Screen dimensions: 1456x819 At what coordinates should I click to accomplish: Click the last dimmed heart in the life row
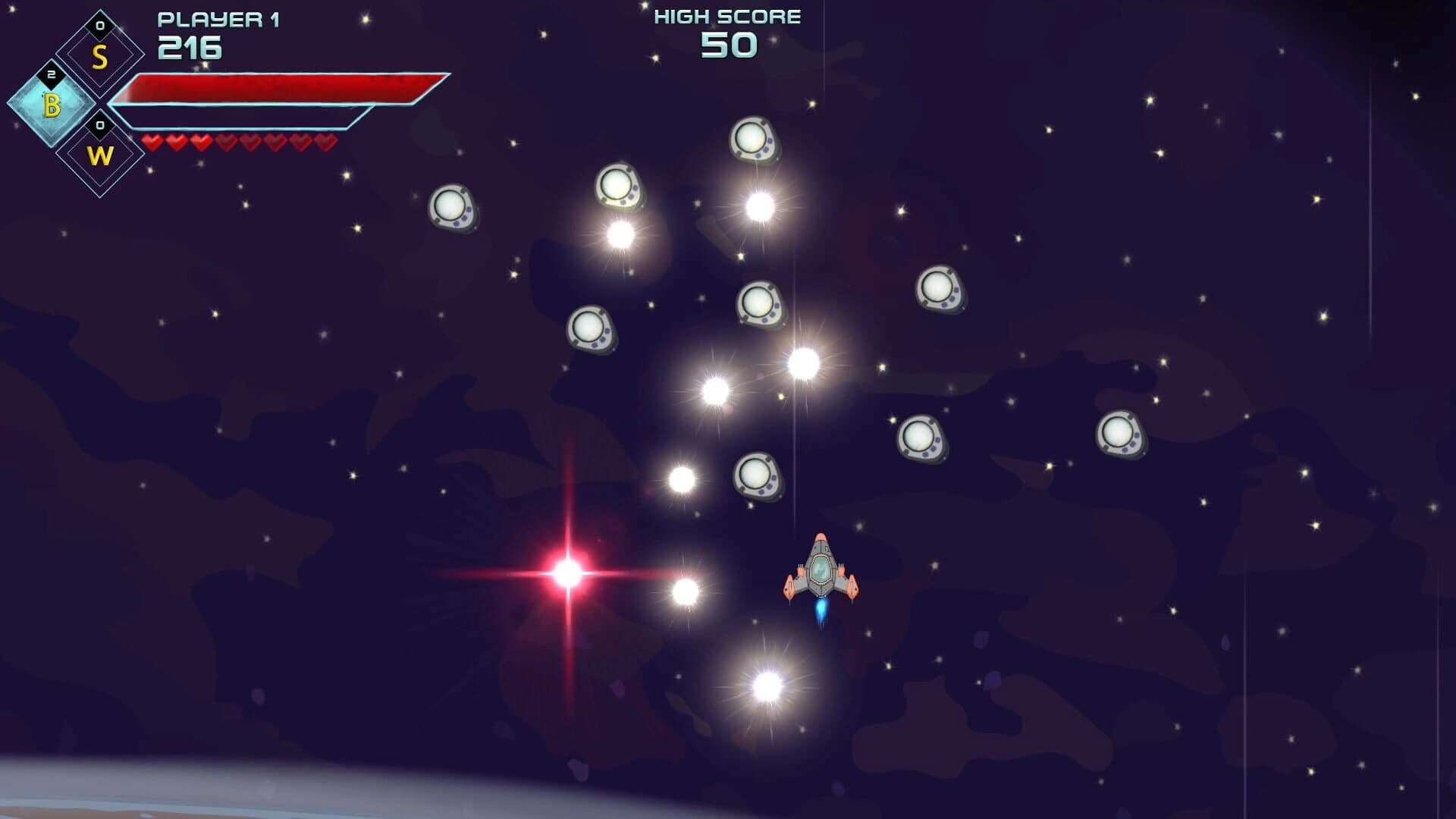325,141
